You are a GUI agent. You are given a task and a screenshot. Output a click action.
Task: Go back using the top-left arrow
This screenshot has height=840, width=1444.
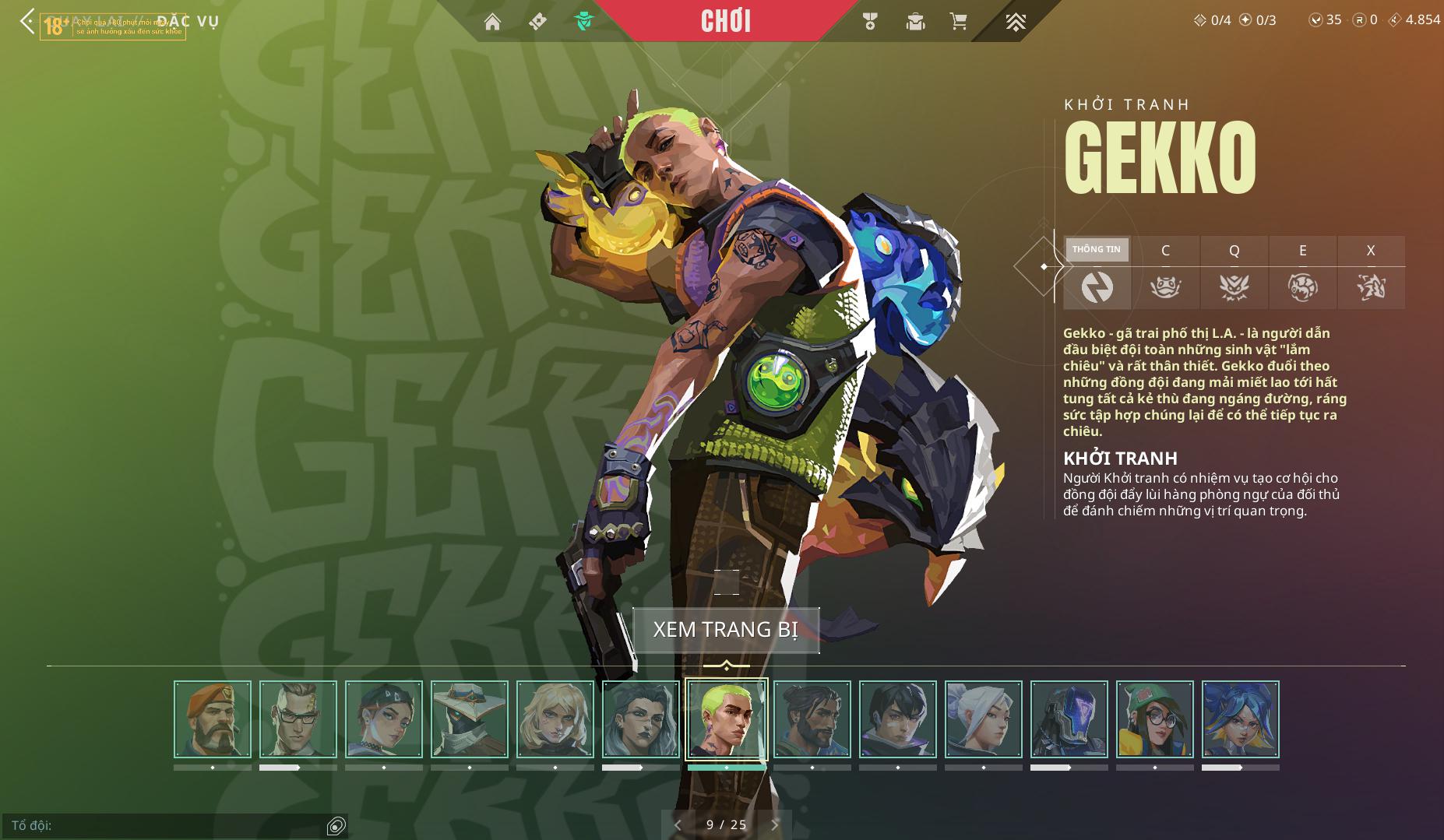[x=27, y=22]
